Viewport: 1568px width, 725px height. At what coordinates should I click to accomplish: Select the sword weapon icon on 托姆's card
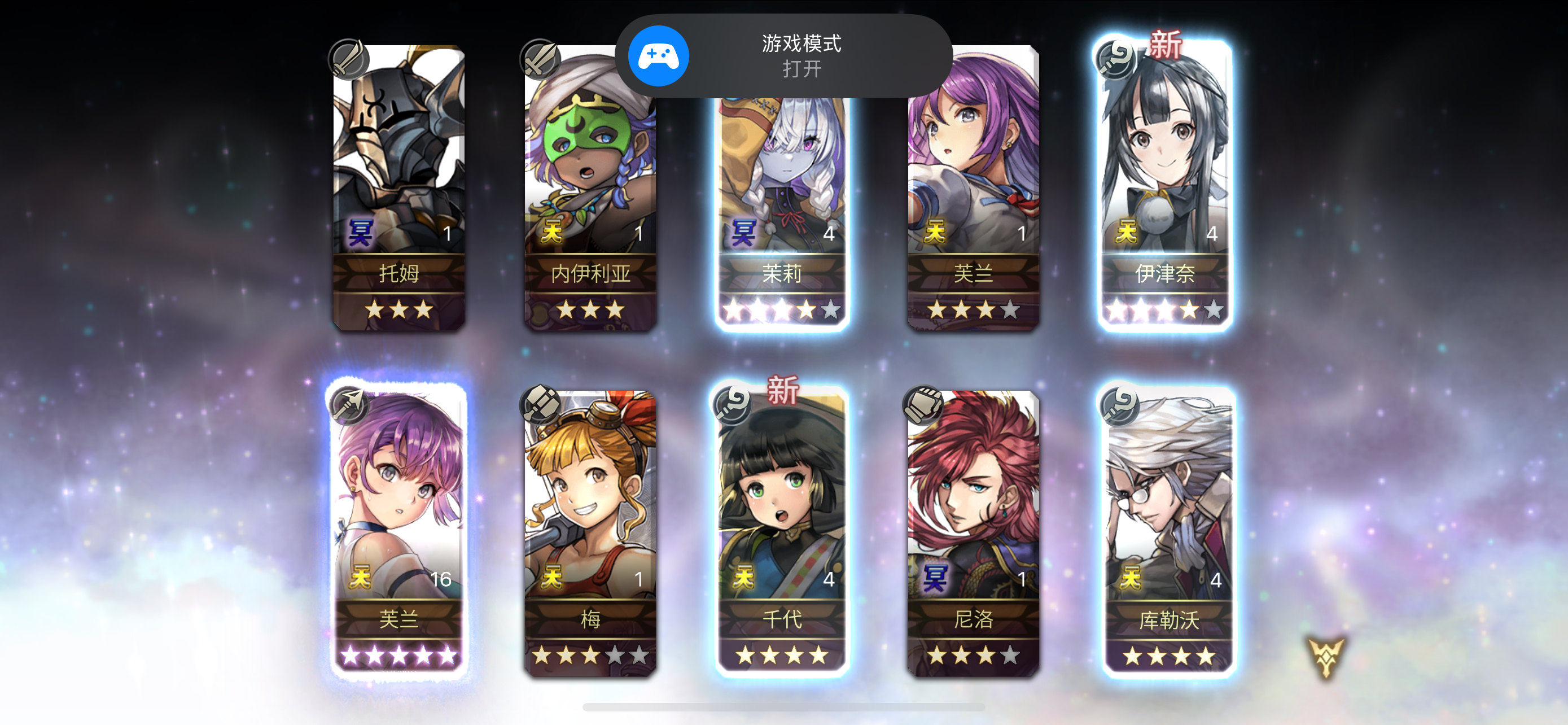348,60
